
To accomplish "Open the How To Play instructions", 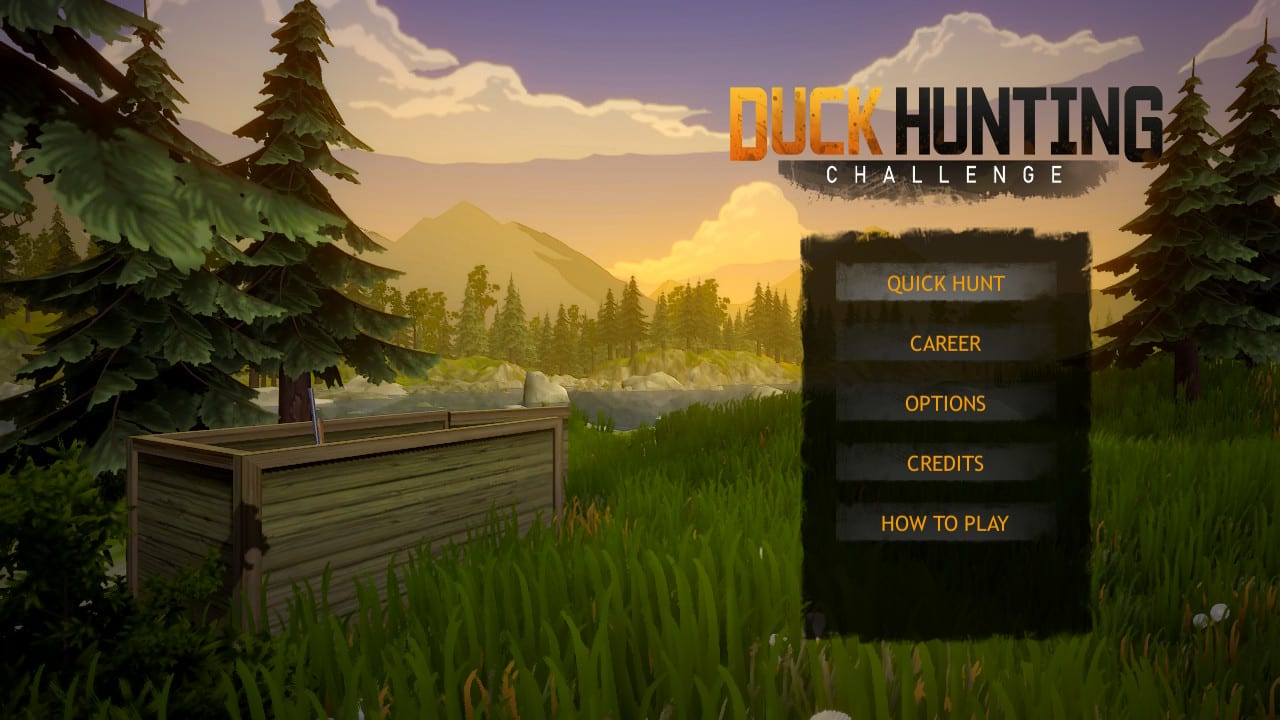I will click(946, 521).
